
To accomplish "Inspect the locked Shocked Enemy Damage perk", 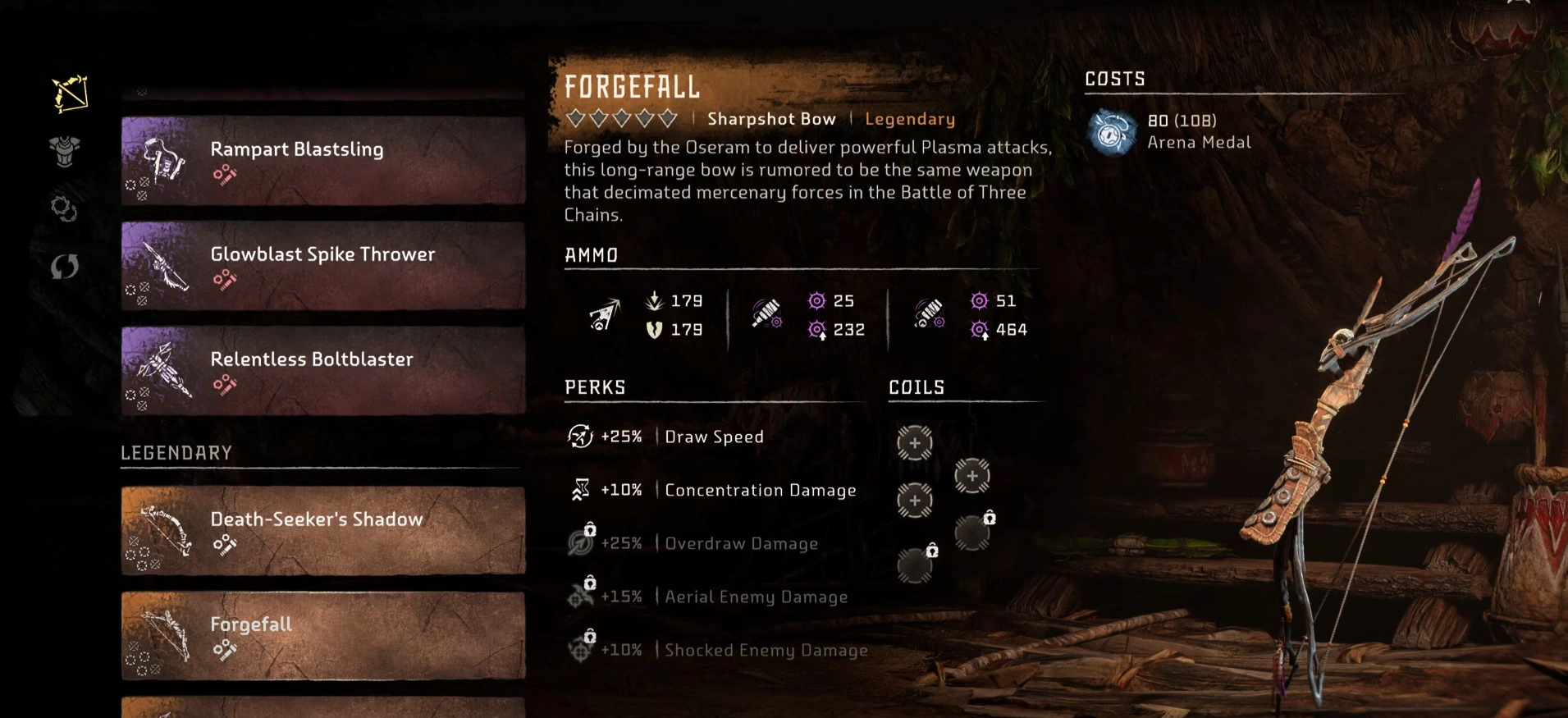I will click(765, 650).
